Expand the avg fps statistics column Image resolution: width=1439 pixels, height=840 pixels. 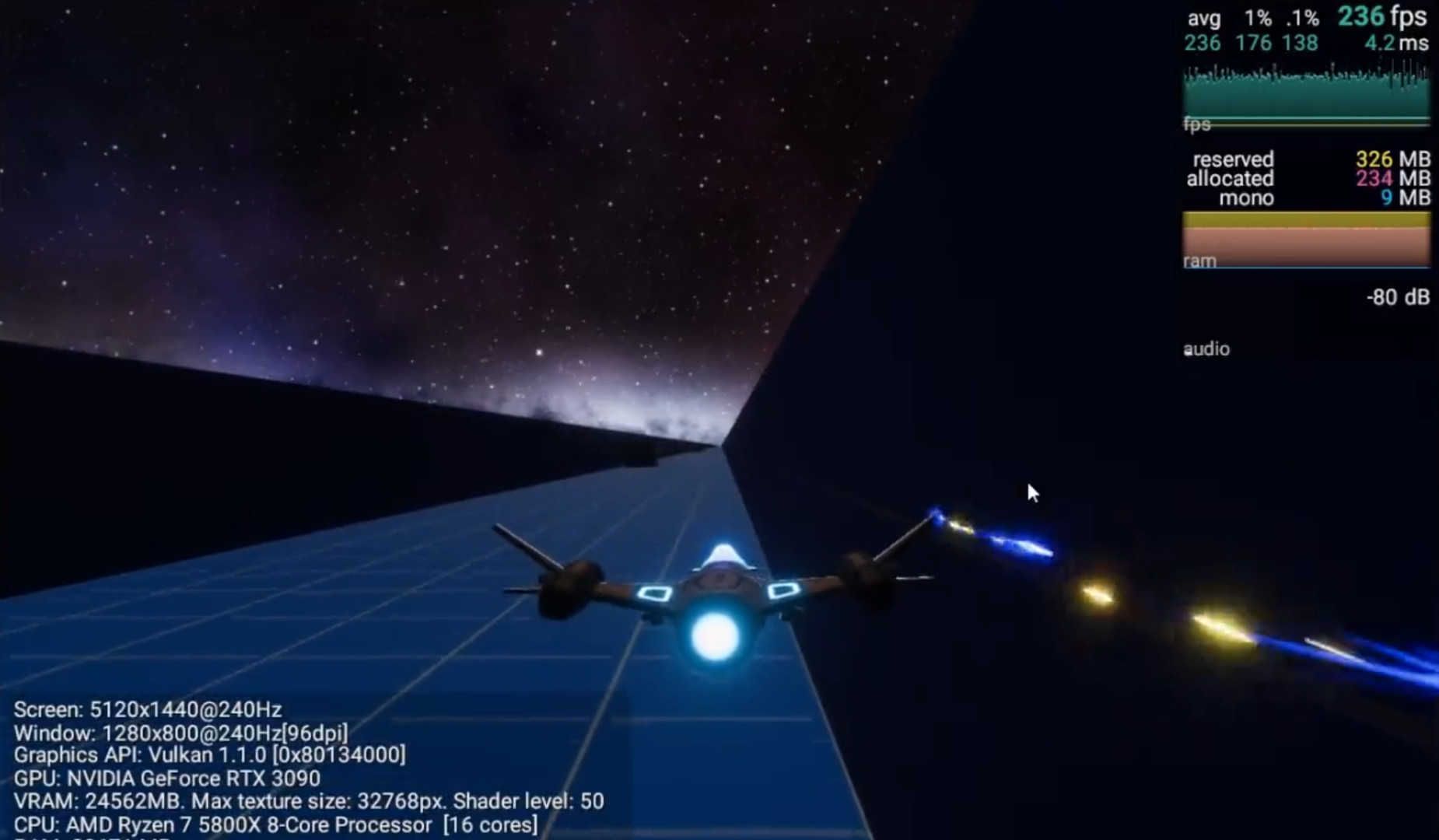(x=1203, y=19)
